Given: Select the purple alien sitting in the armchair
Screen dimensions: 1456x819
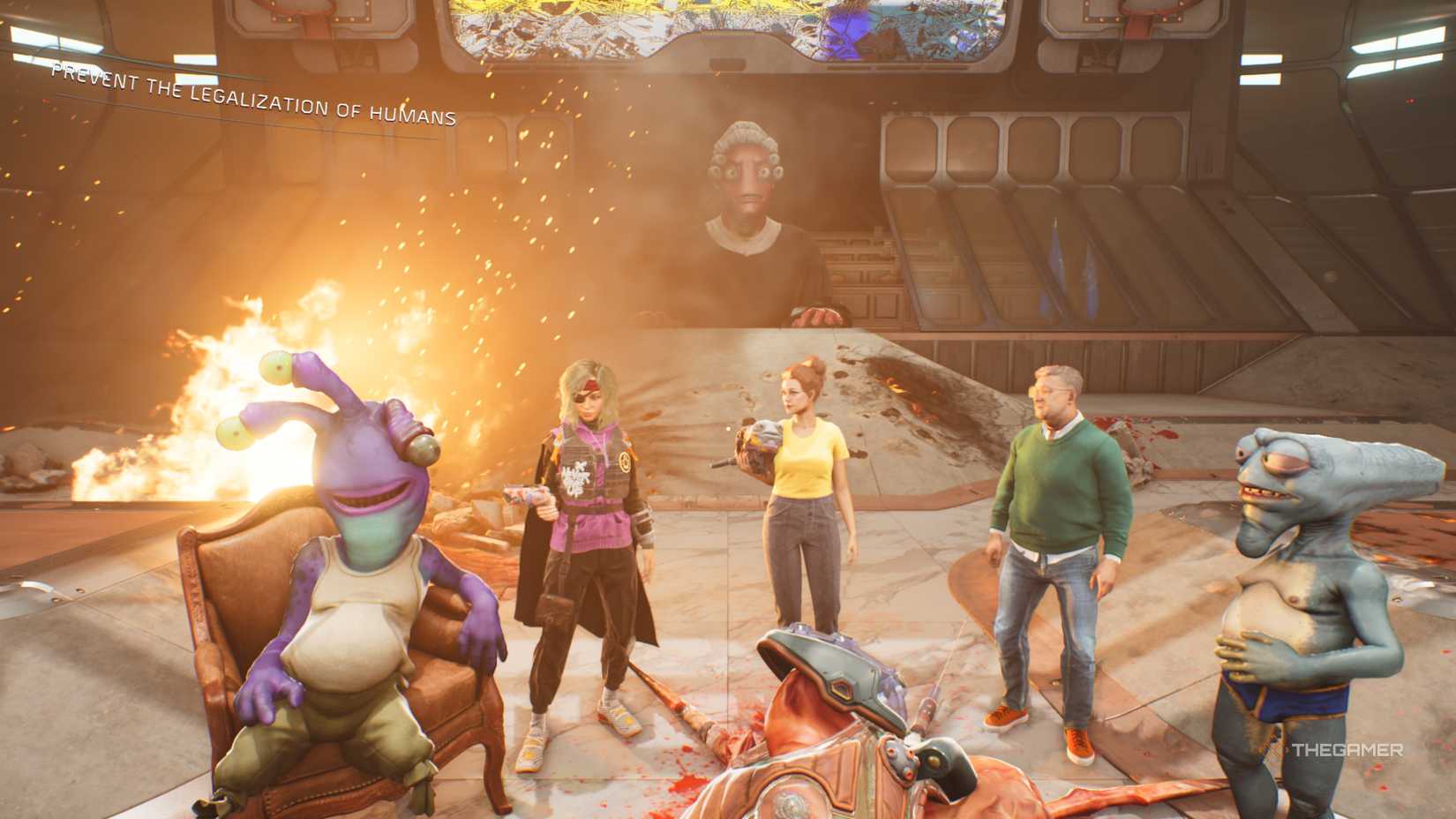Looking at the screenshot, I should (353, 547).
